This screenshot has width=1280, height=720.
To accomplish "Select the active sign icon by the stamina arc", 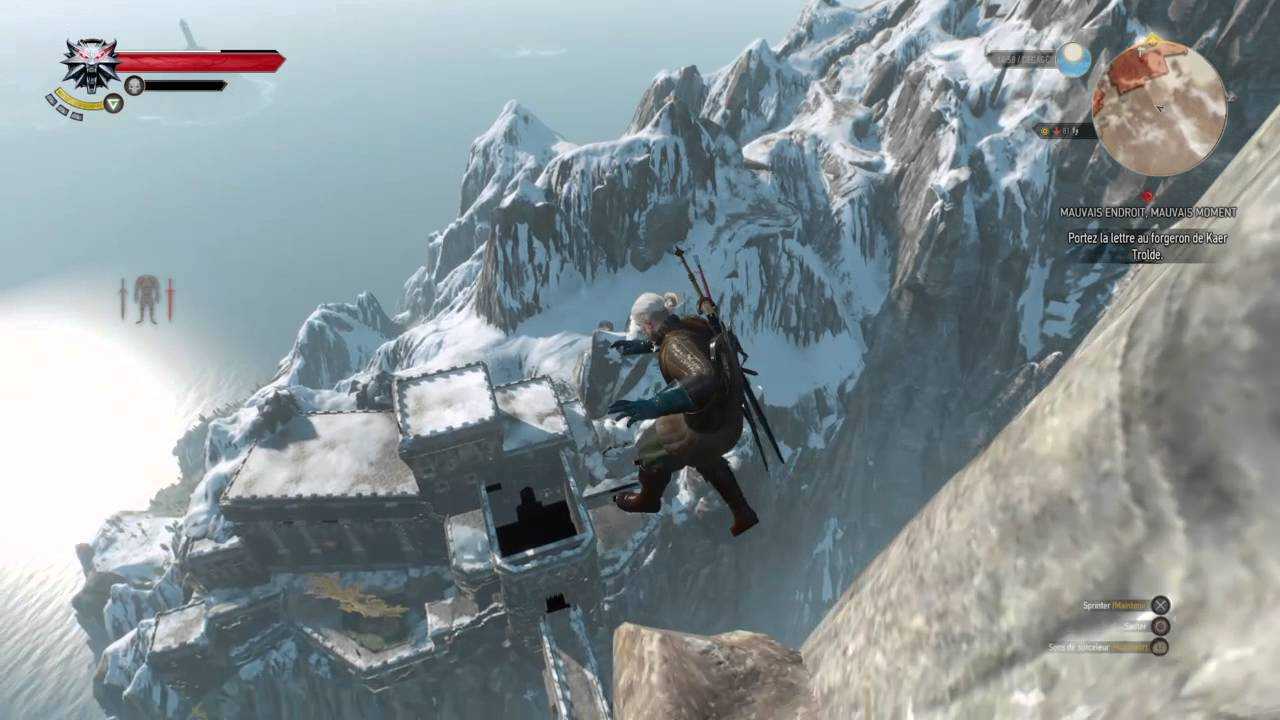I will click(113, 103).
